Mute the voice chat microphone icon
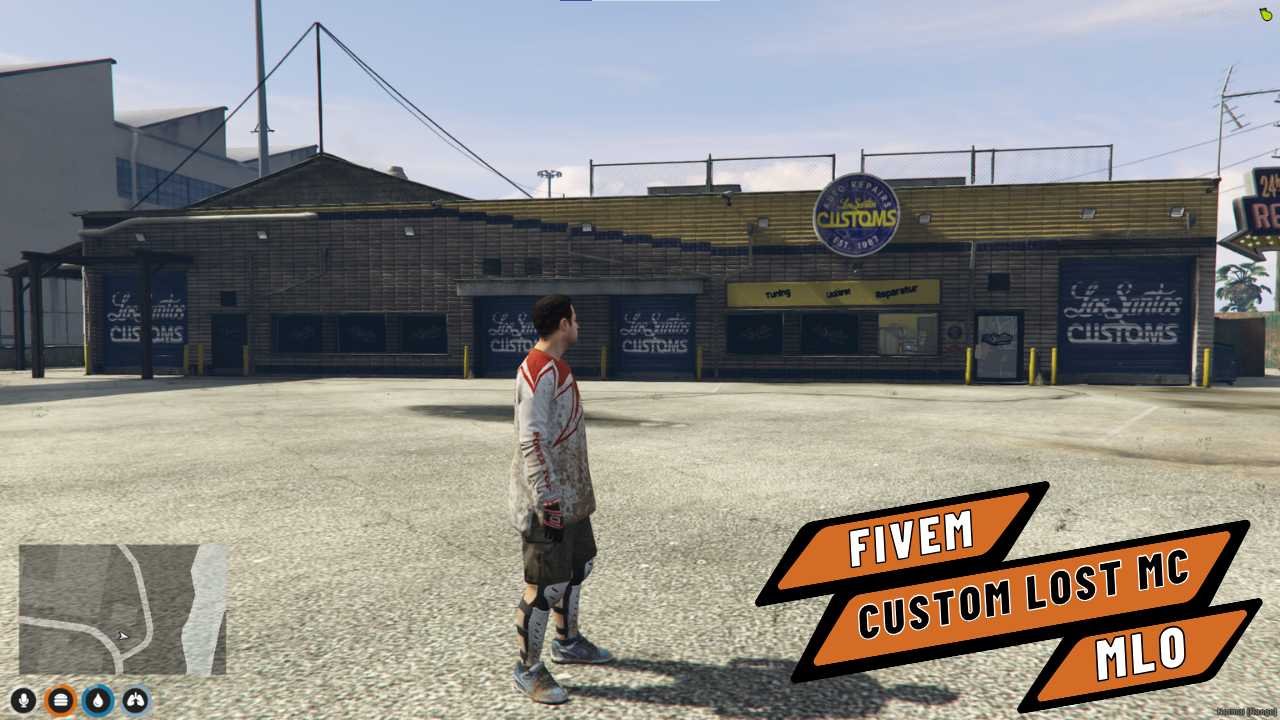 pos(23,700)
